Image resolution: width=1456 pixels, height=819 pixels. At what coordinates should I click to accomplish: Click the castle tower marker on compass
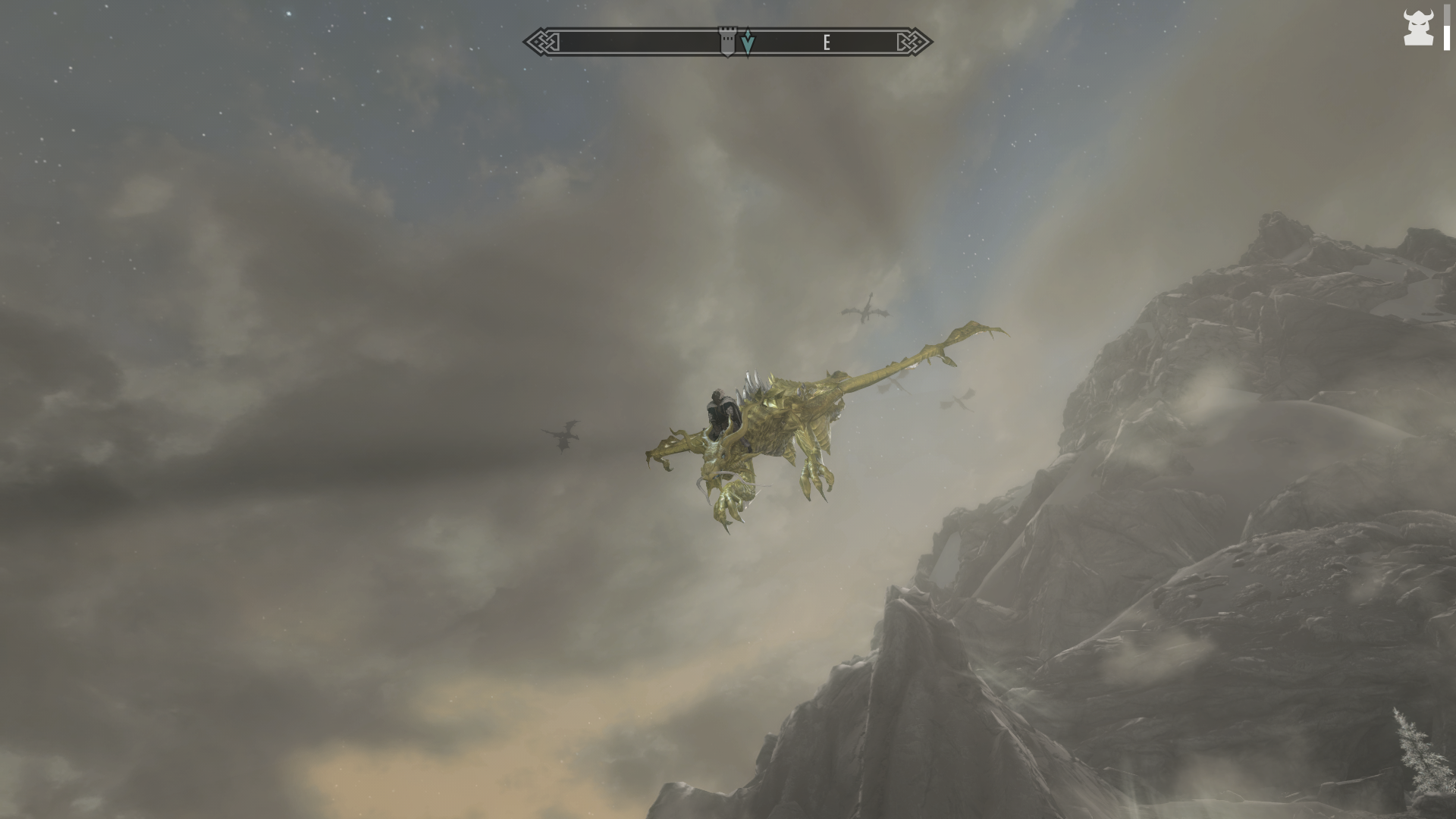tap(727, 42)
